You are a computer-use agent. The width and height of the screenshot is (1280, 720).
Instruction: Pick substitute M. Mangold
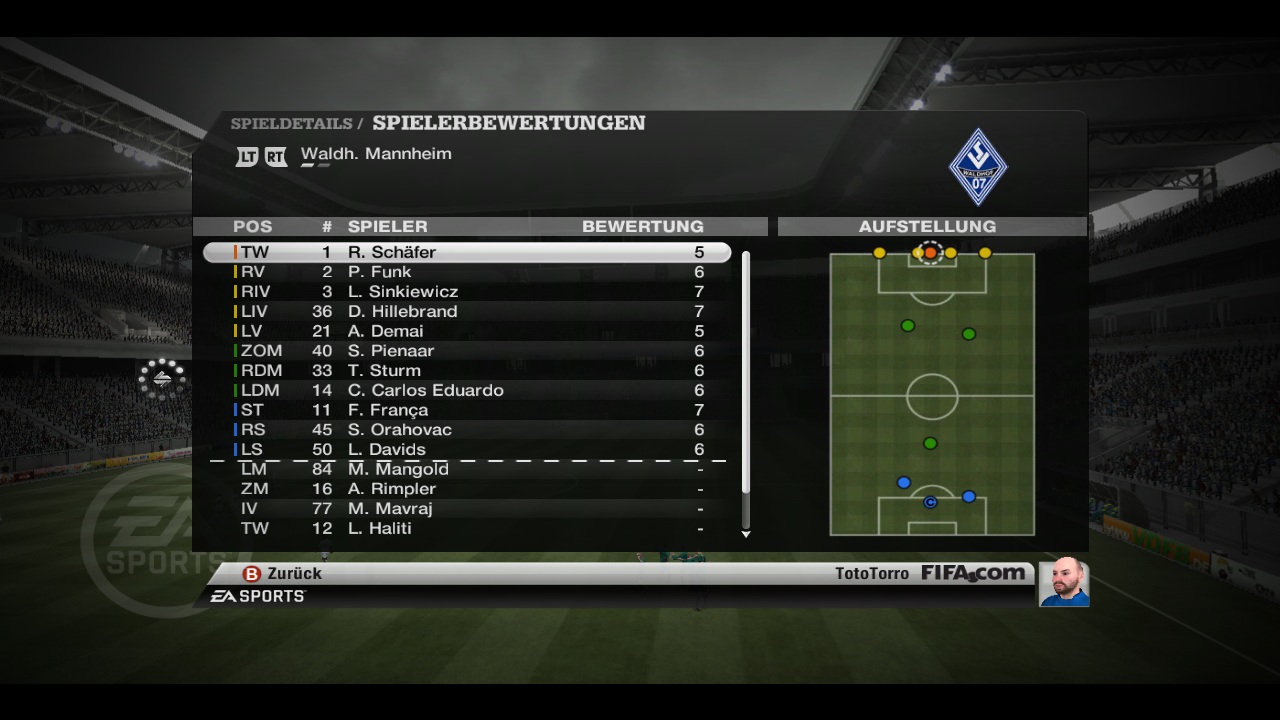point(467,469)
